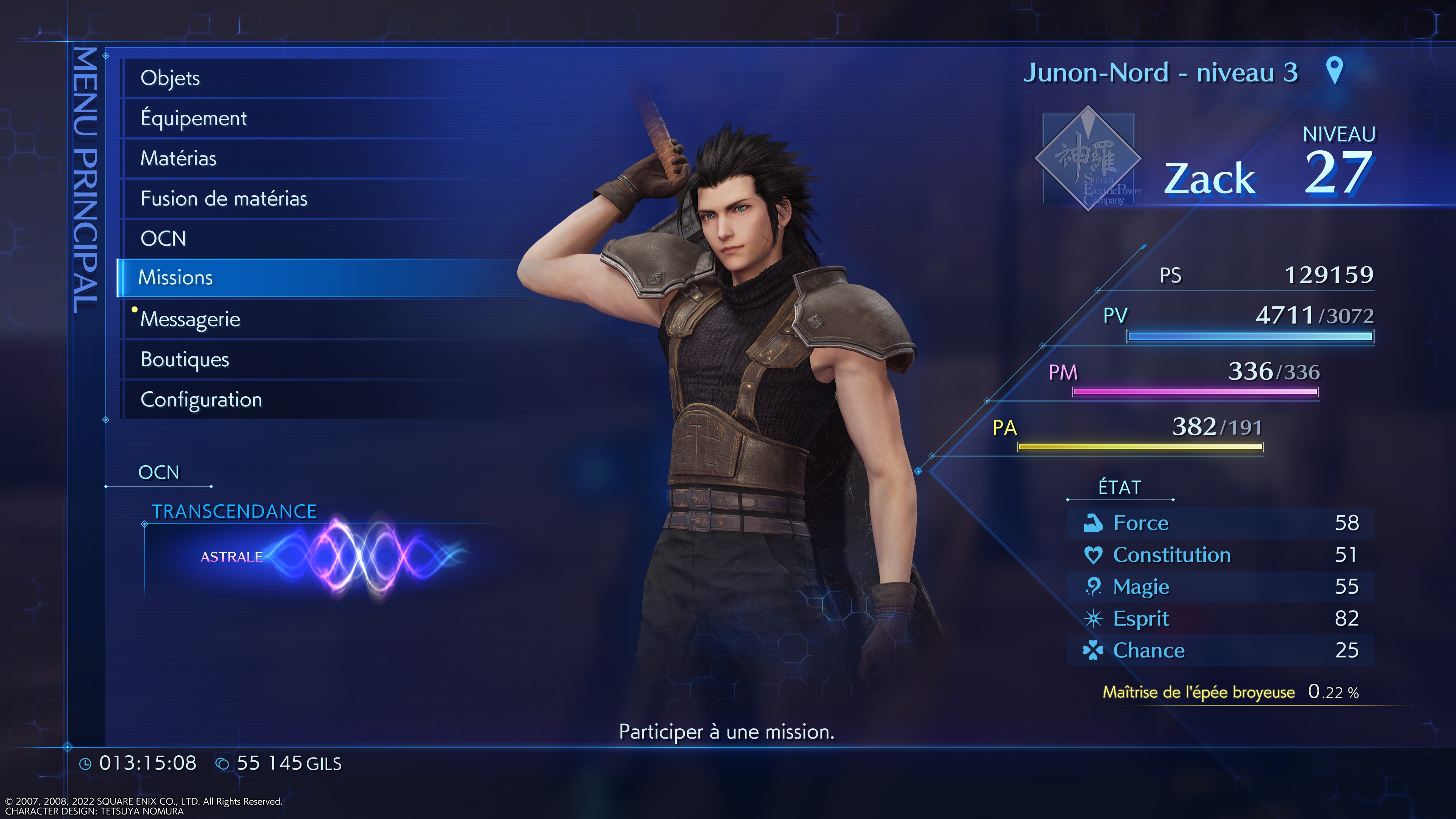Open the Configuration settings
Image resolution: width=1456 pixels, height=819 pixels.
tap(201, 400)
